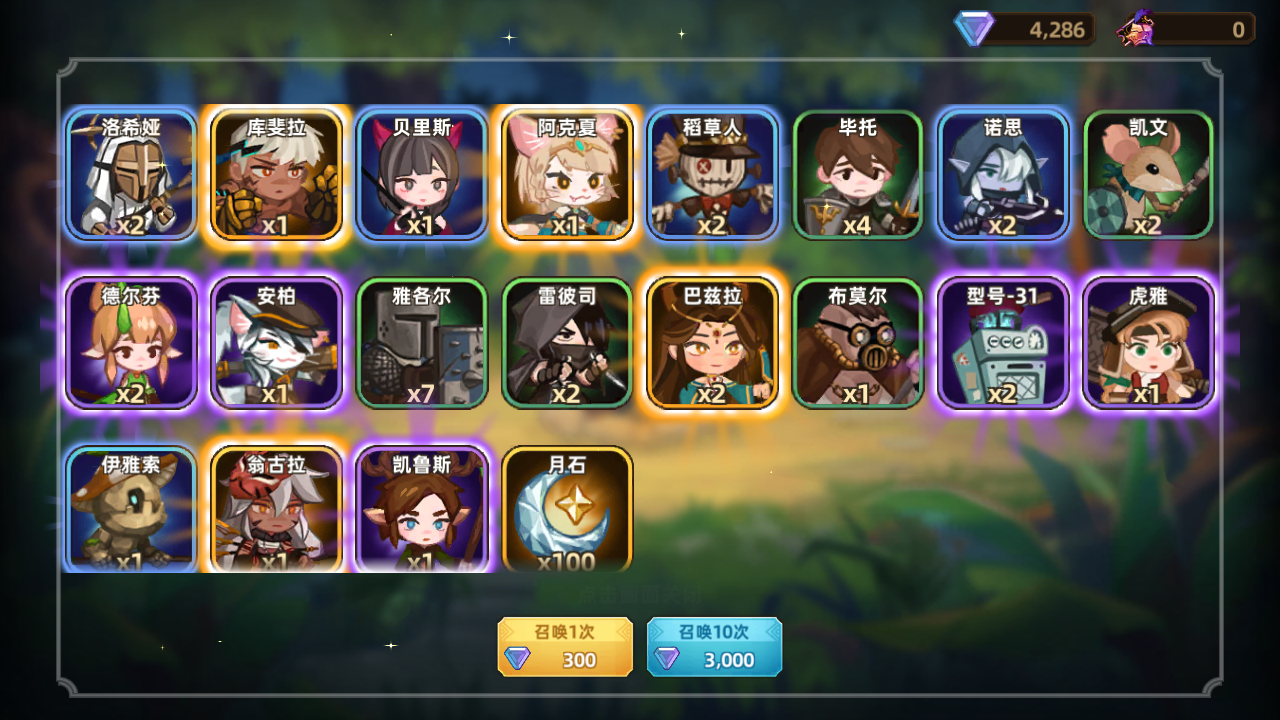Select the 雷彼司 assassin character

coord(567,343)
